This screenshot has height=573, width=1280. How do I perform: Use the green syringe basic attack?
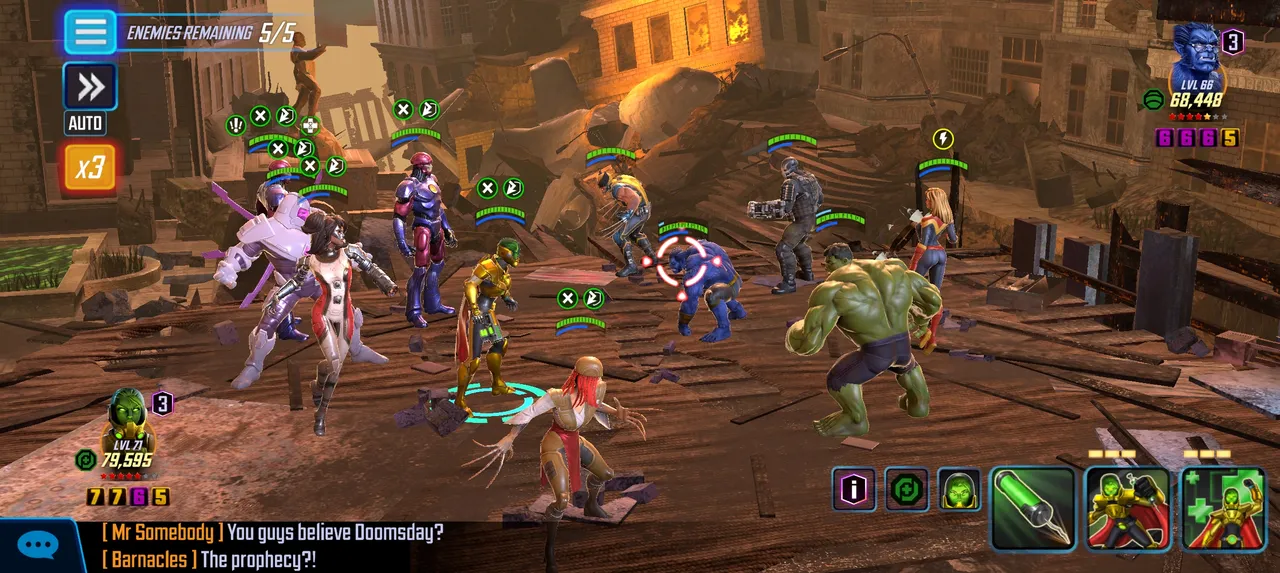pos(1033,509)
